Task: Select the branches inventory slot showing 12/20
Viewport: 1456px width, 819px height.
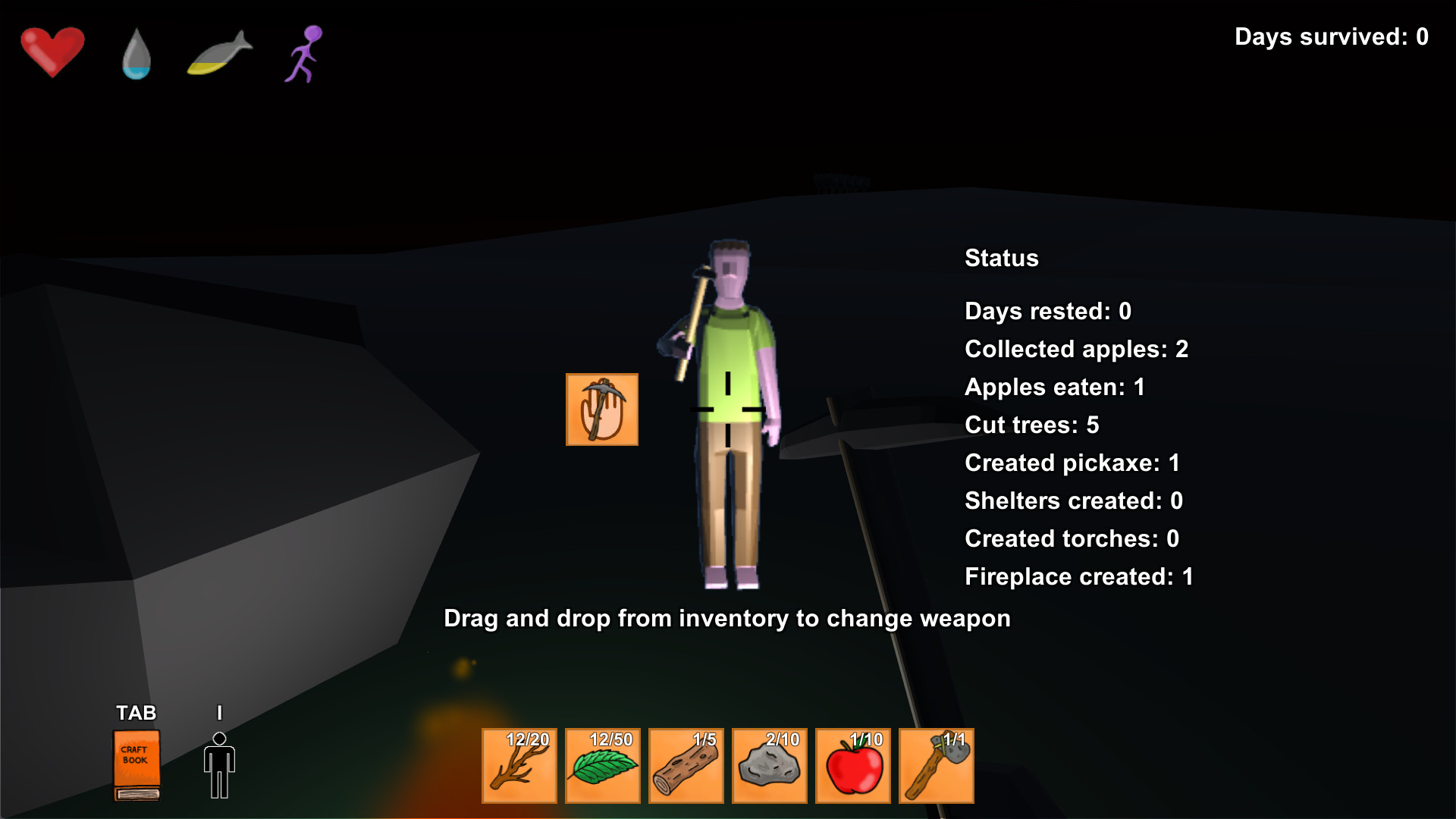Action: pyautogui.click(x=519, y=766)
